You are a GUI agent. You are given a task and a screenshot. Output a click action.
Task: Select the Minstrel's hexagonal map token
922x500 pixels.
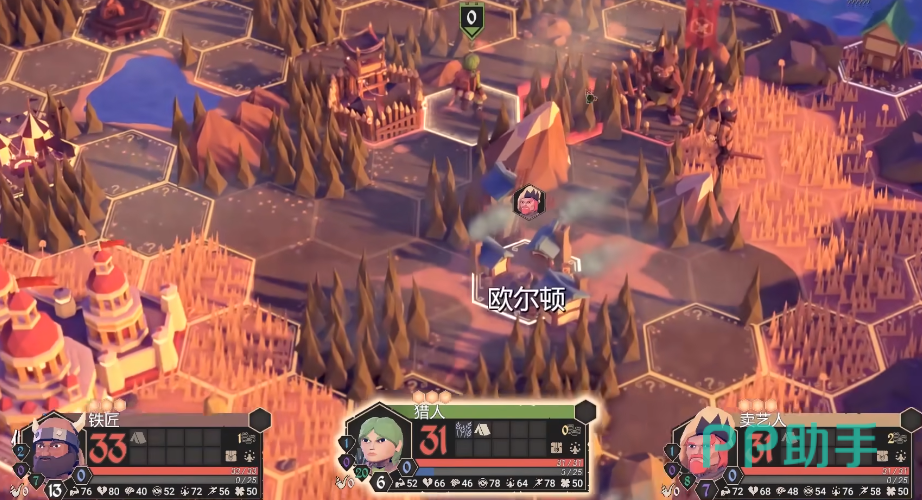click(526, 201)
